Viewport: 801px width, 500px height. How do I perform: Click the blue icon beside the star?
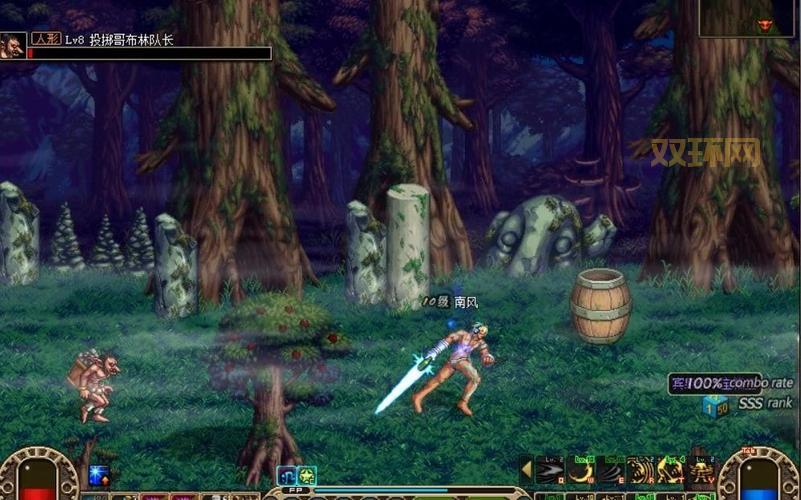click(287, 476)
